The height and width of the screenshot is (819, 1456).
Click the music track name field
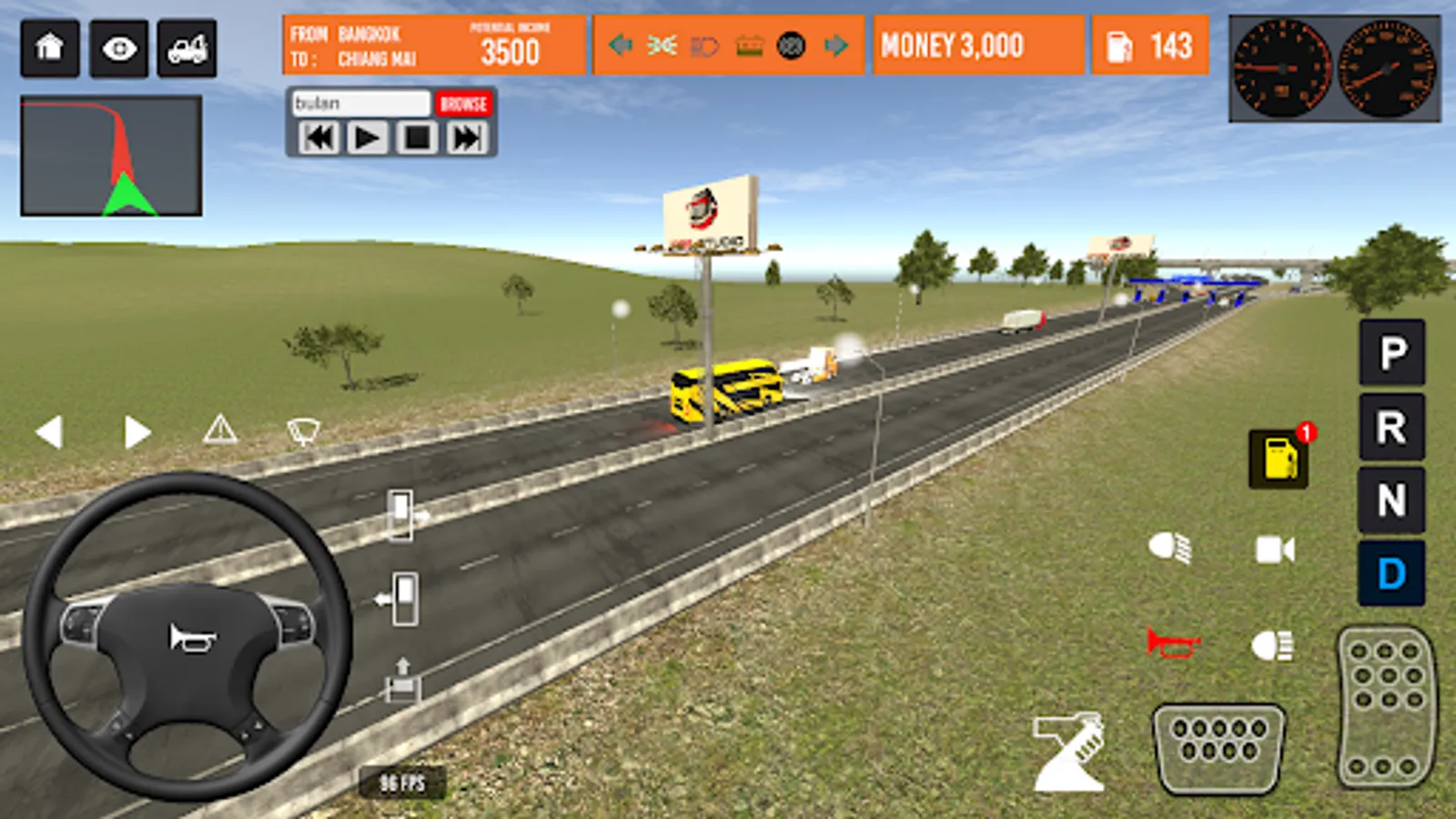tap(360, 104)
